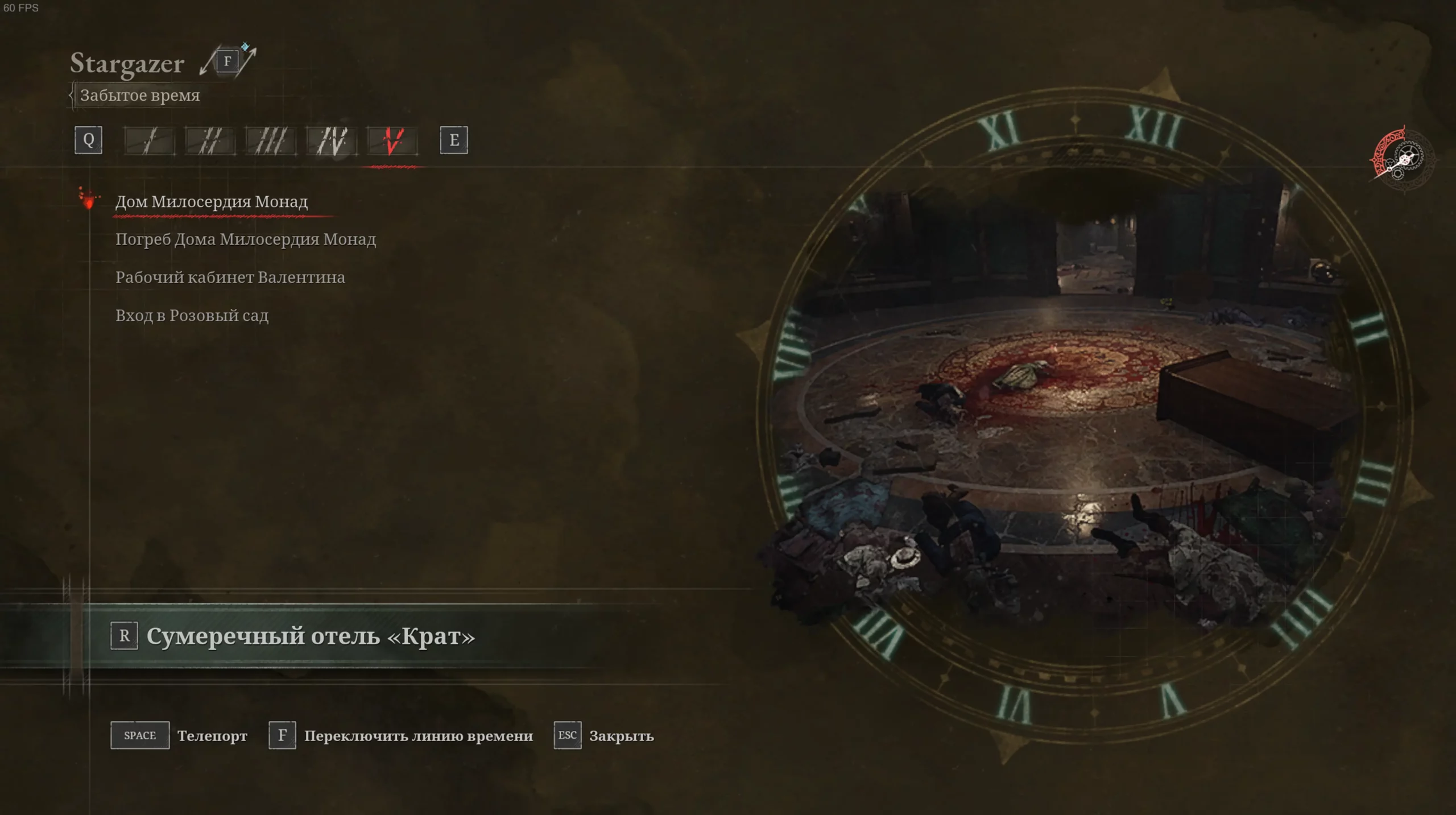Select the red chapter V tab

coord(392,140)
